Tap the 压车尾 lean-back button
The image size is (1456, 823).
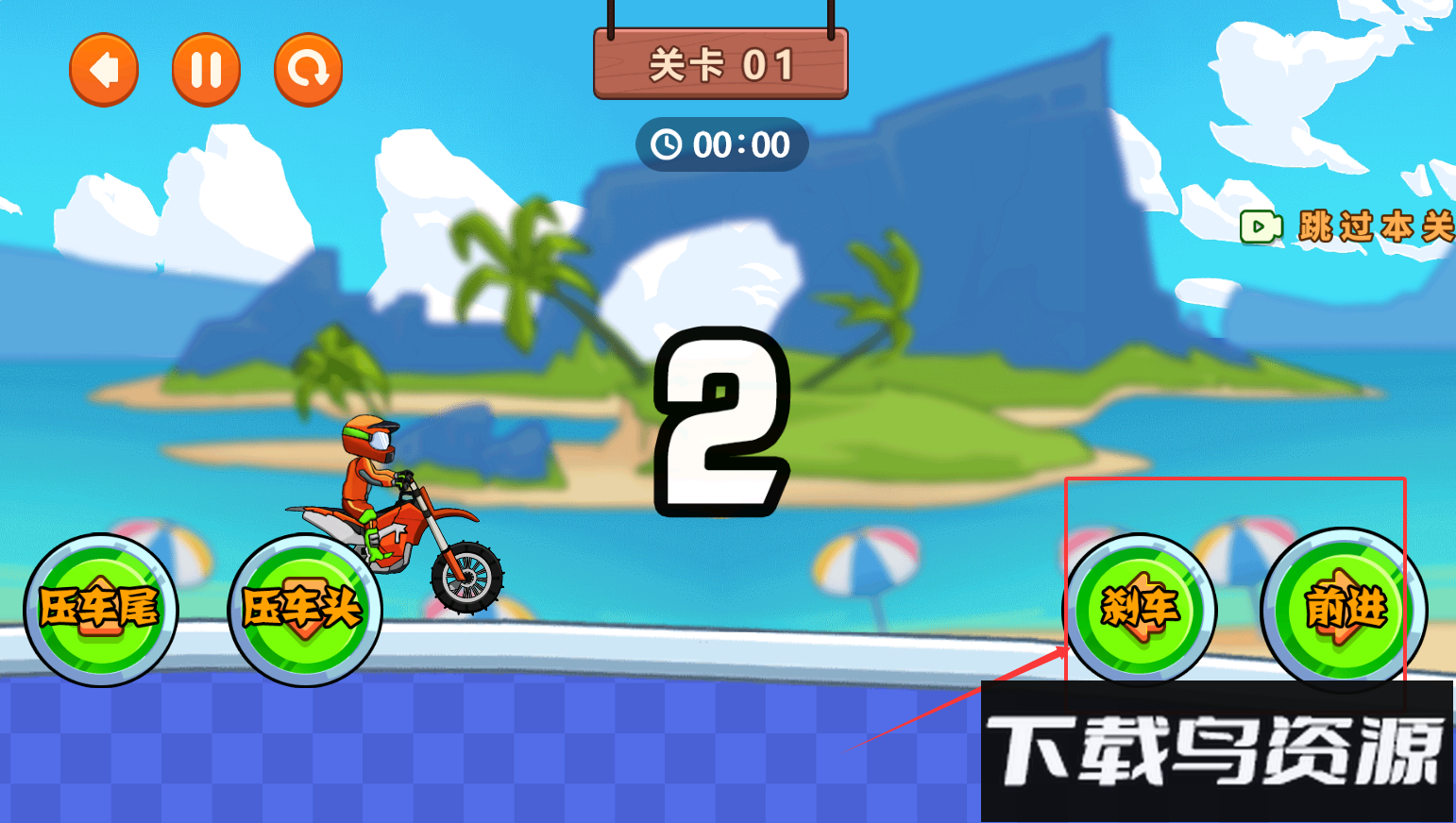tap(100, 610)
